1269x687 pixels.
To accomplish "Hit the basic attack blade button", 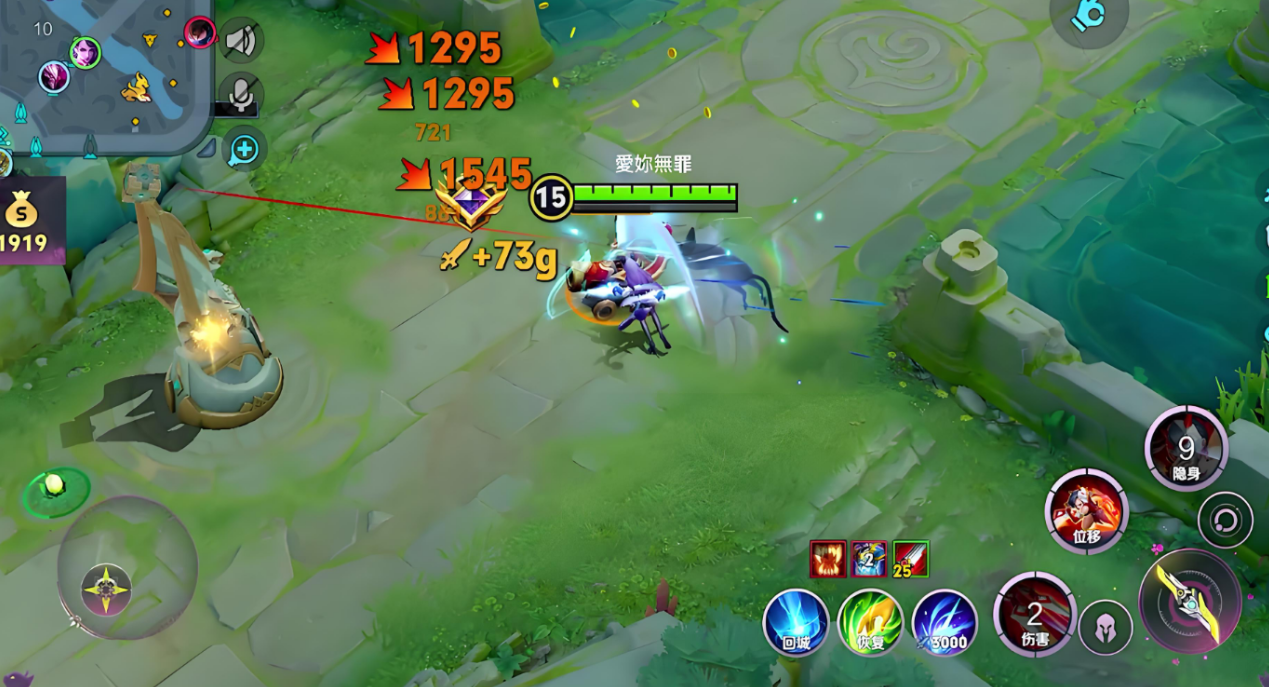I will 1190,601.
